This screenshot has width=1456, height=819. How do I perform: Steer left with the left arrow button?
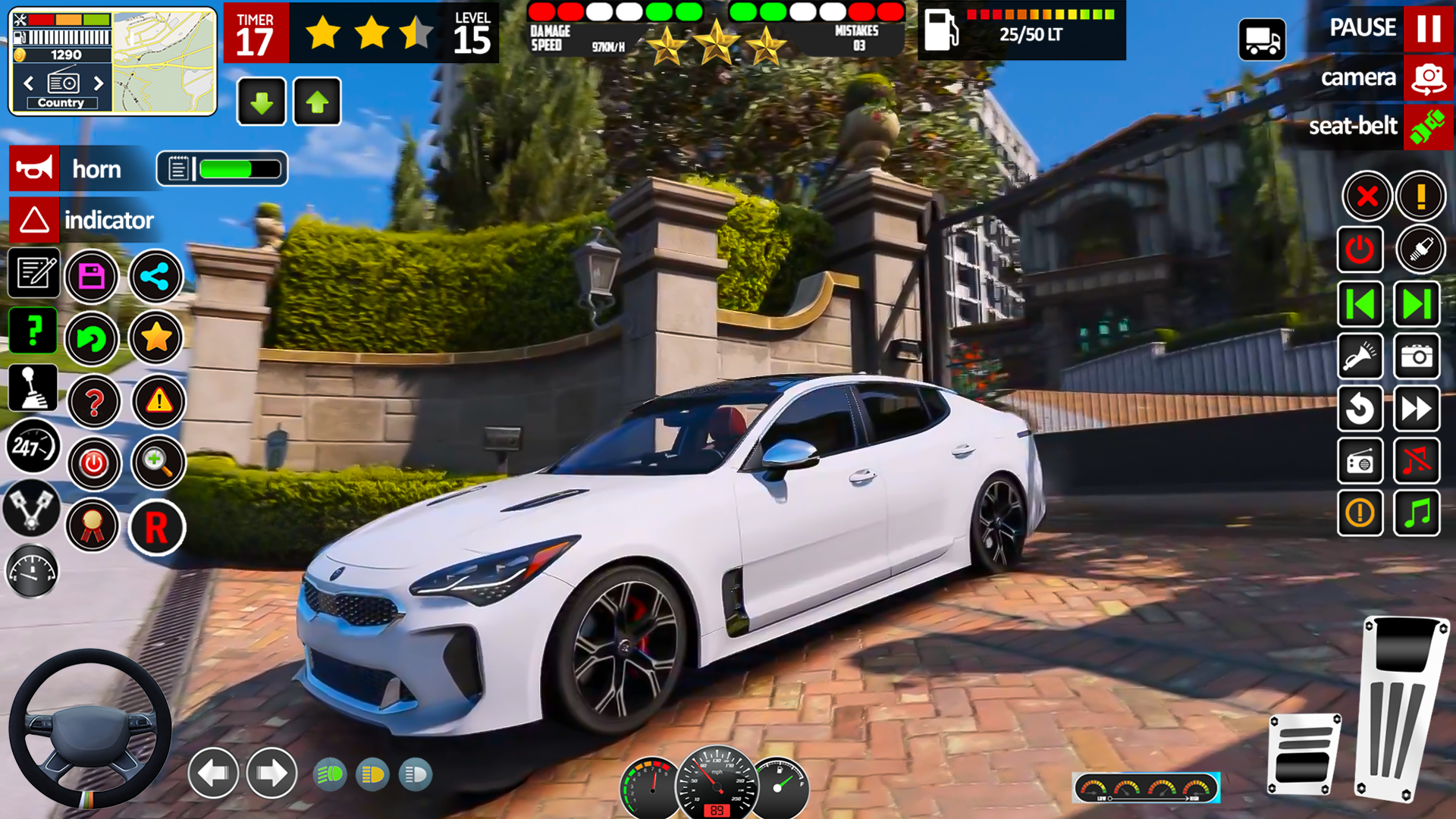[213, 773]
